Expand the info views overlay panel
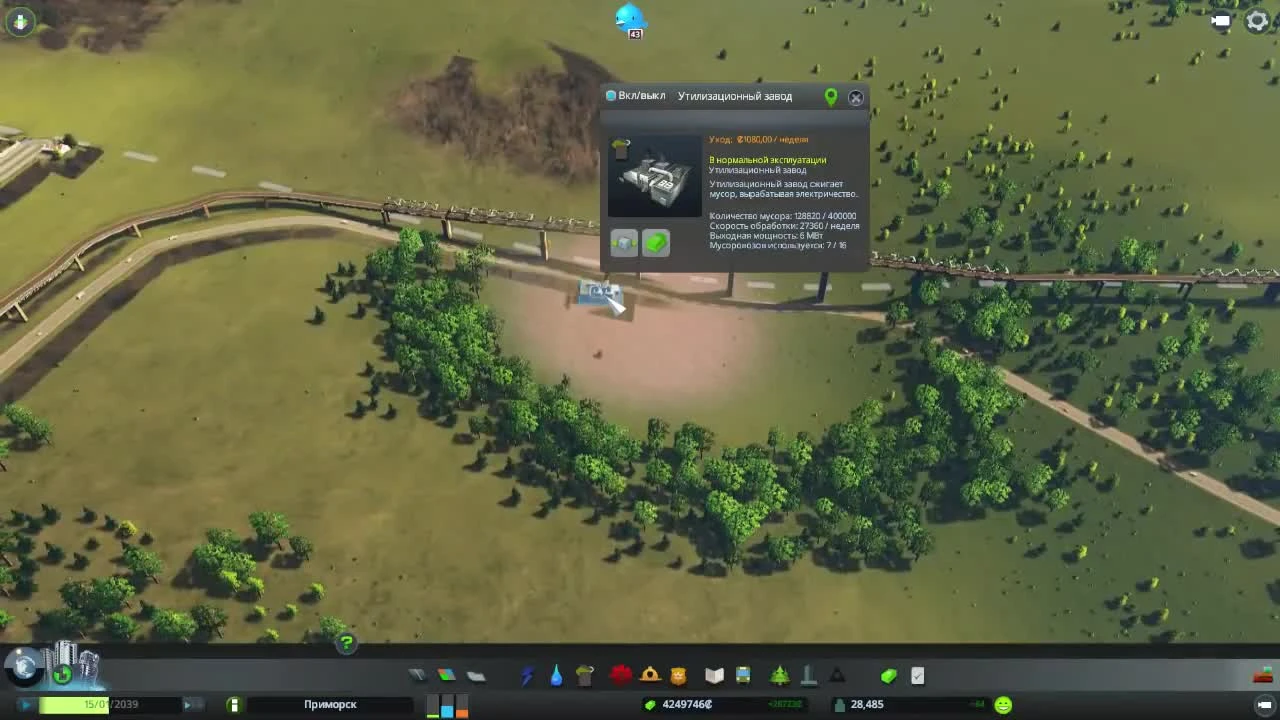The height and width of the screenshot is (720, 1280). pyautogui.click(x=20, y=20)
